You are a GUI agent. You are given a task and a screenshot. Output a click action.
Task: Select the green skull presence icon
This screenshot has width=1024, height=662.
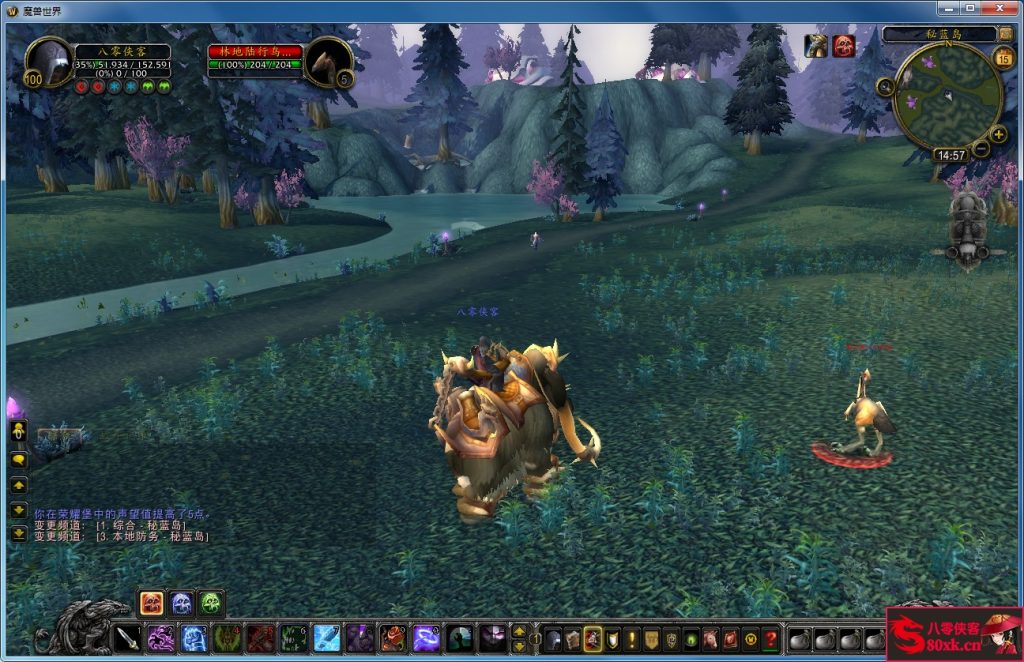click(x=210, y=603)
